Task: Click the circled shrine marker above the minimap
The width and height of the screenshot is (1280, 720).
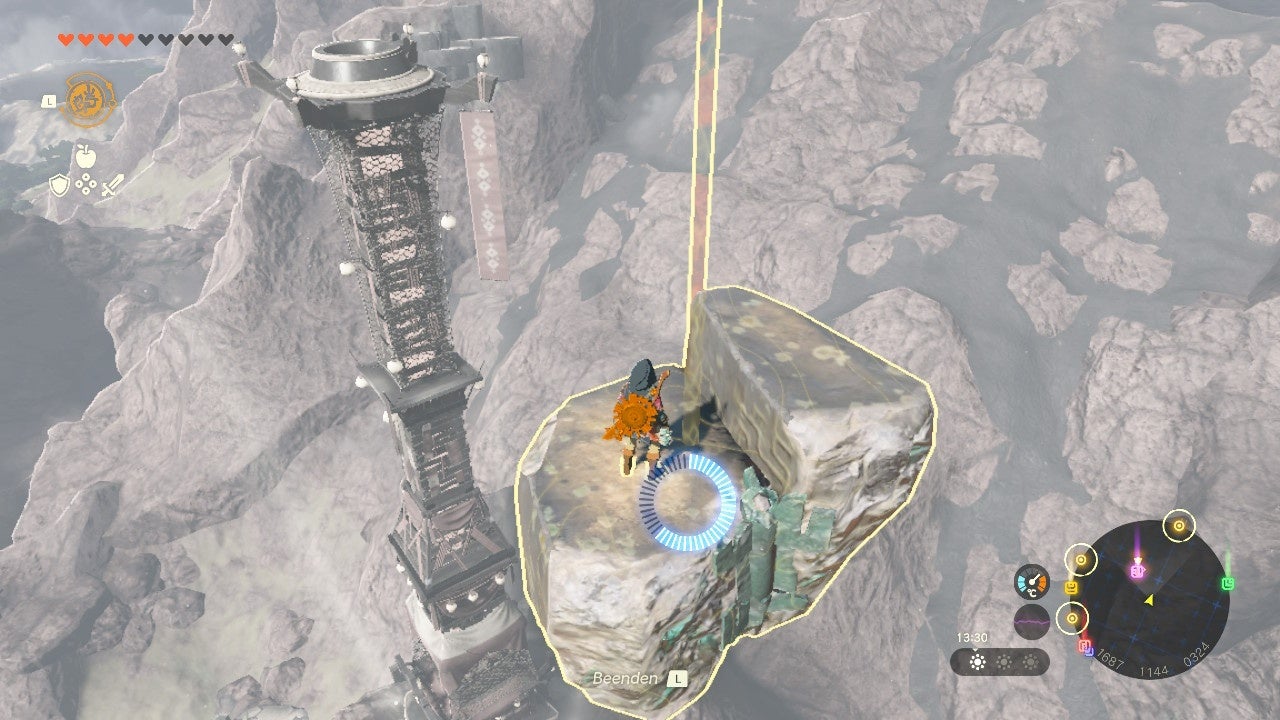Action: click(1178, 526)
